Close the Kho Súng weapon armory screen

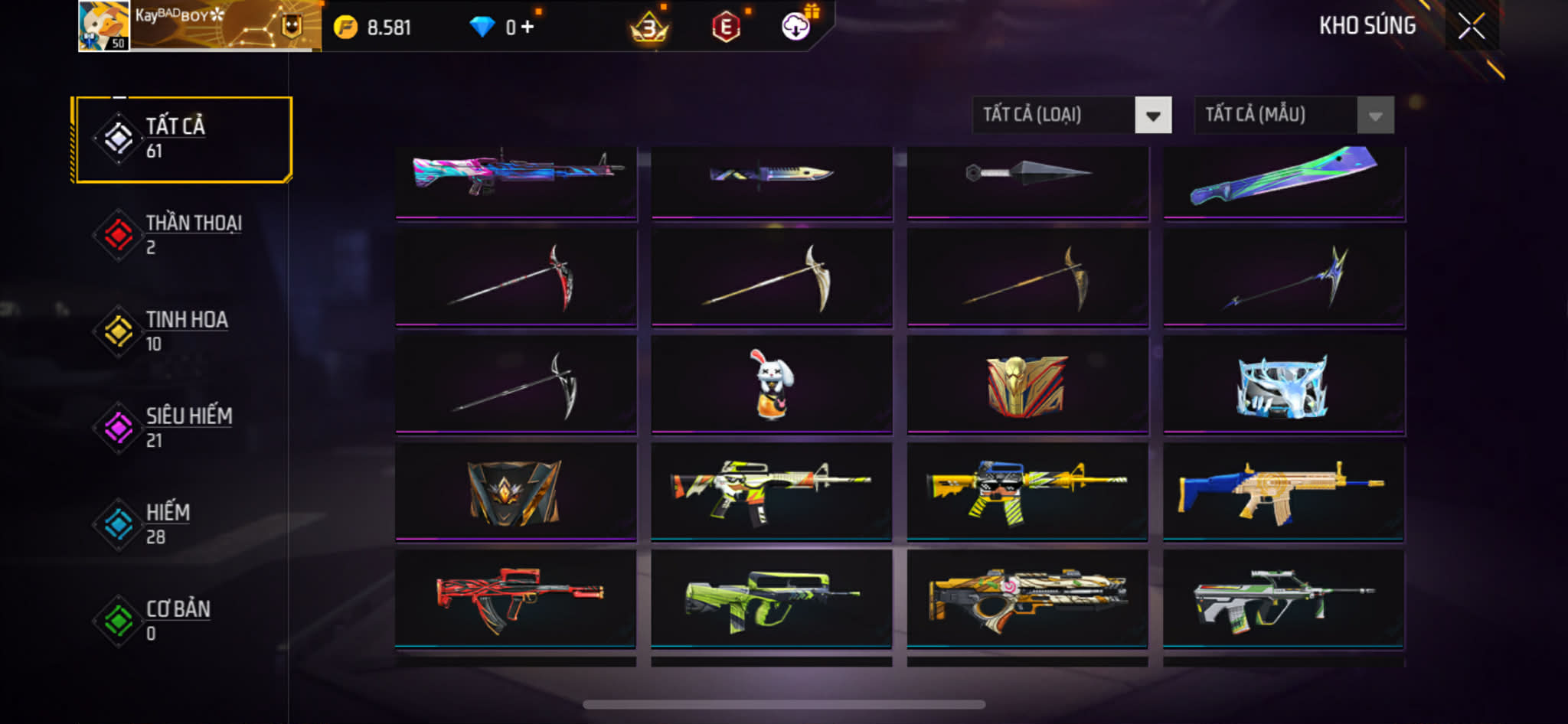pos(1471,27)
